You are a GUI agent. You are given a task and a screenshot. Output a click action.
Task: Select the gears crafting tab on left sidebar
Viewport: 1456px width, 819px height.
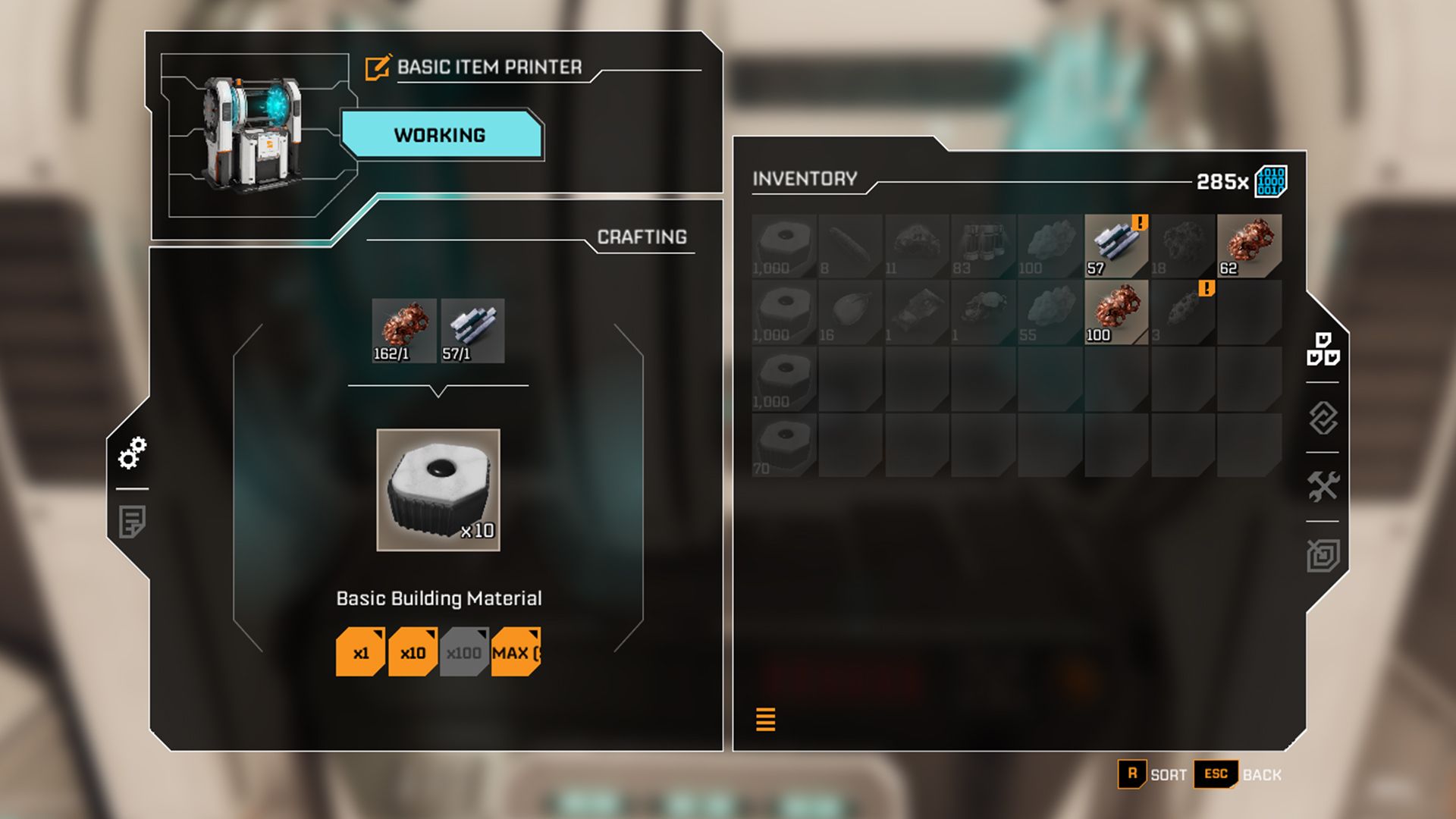pyautogui.click(x=133, y=453)
